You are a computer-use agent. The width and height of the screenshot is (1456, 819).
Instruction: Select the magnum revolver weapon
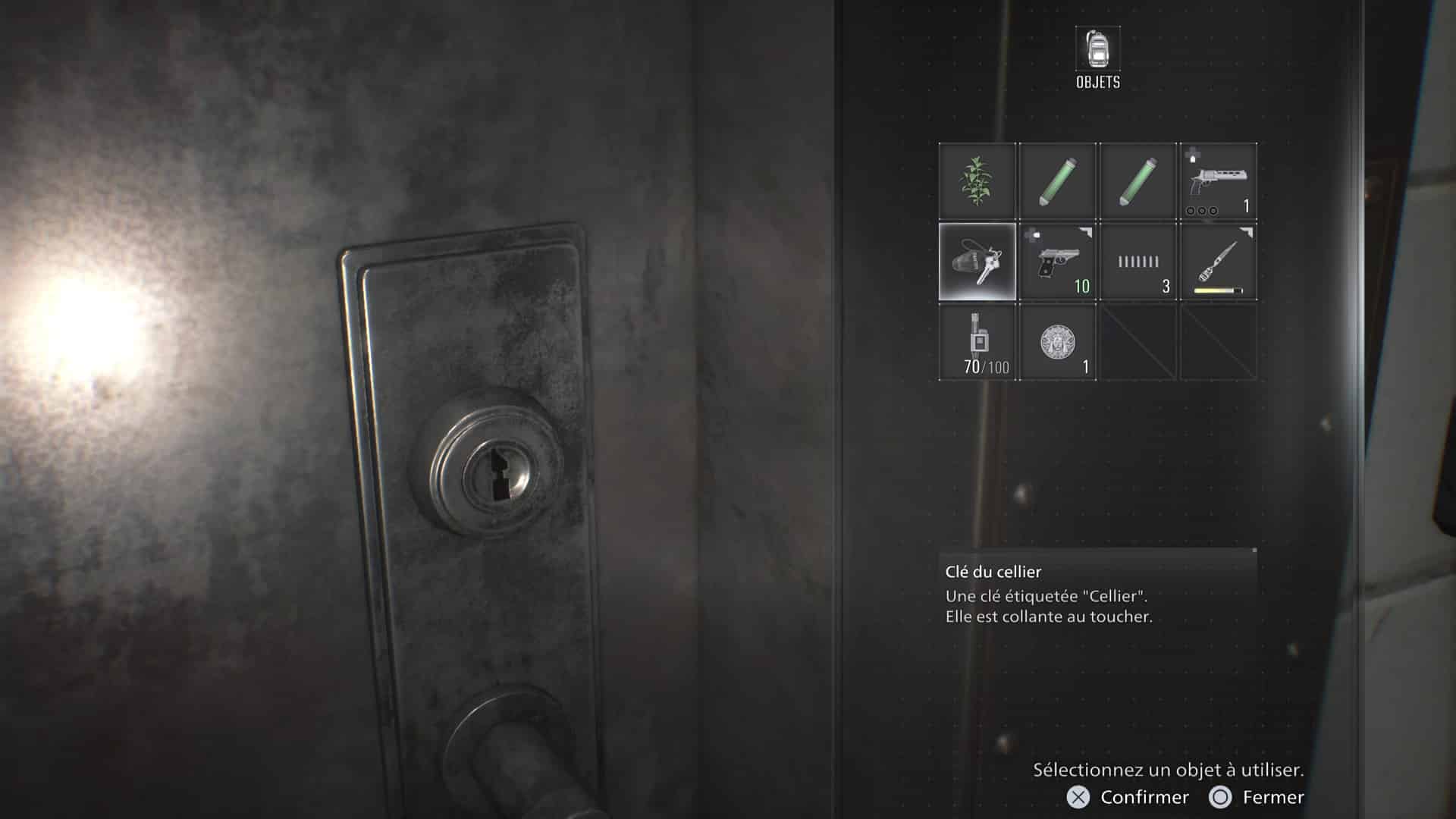point(1218,182)
